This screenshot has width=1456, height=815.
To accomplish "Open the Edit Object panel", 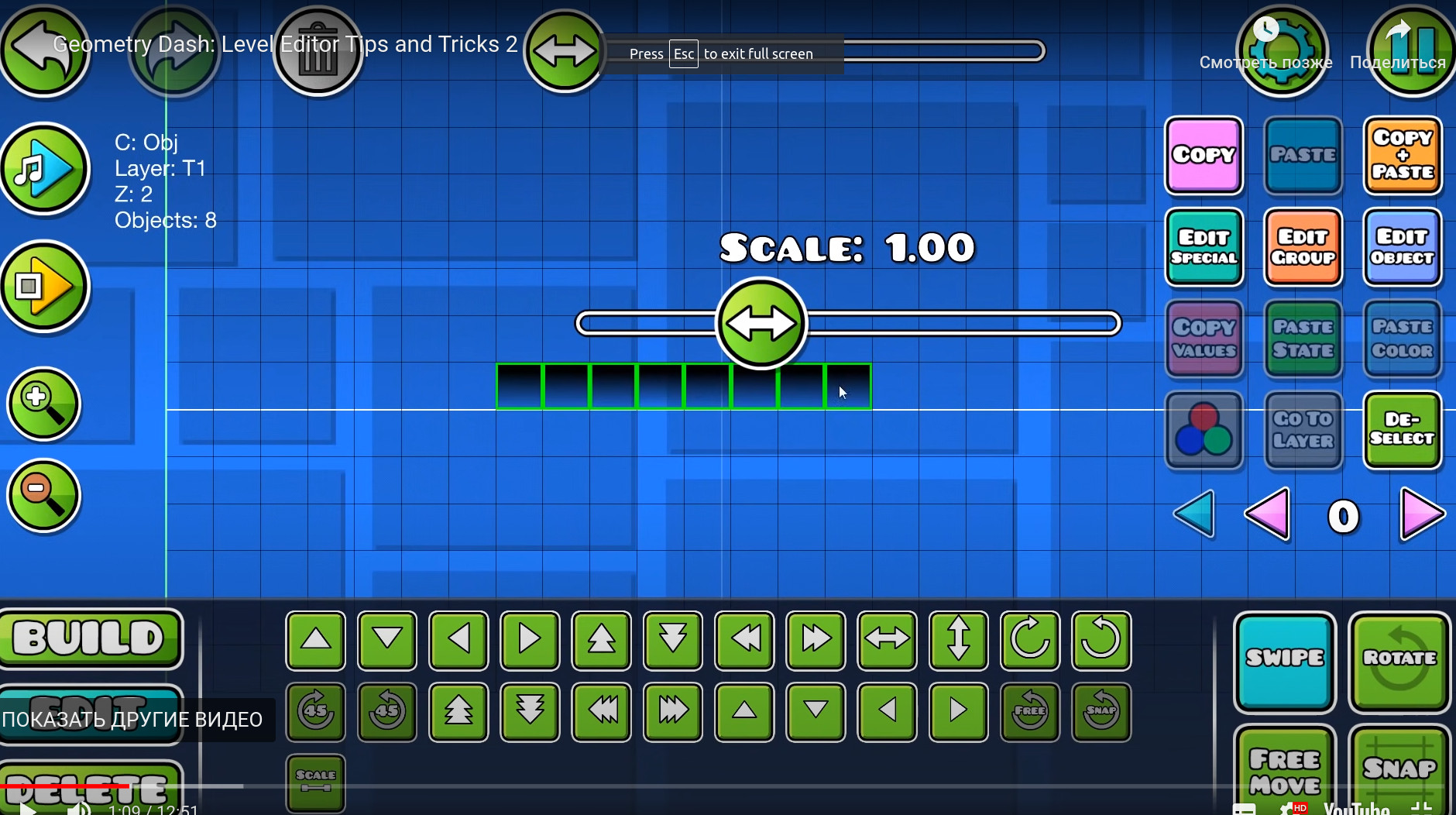I will click(x=1402, y=247).
